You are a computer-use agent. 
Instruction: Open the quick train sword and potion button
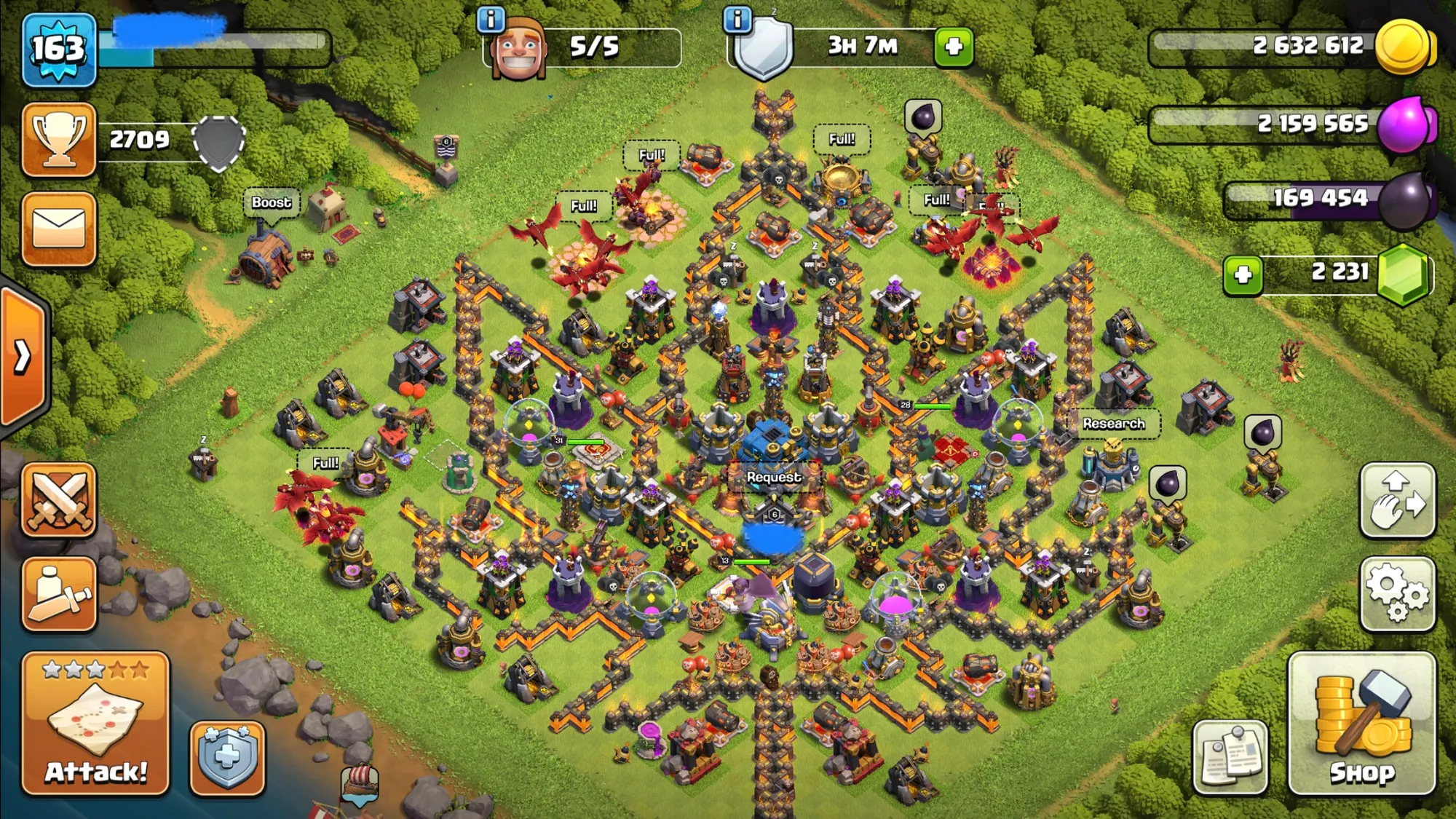59,593
